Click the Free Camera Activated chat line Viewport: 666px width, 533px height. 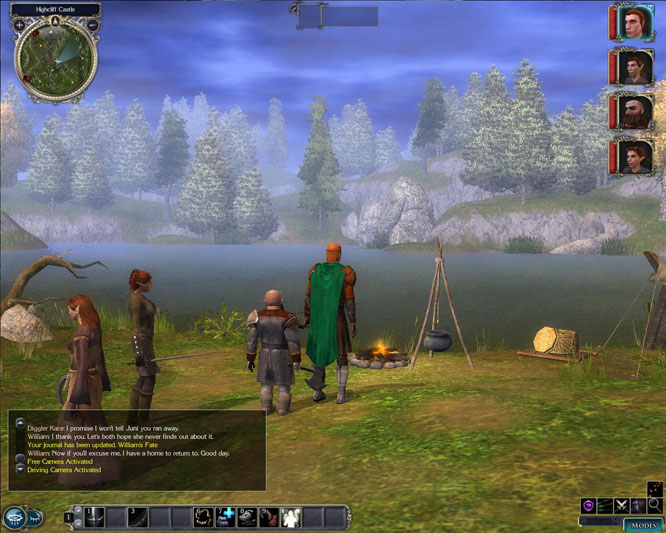tap(59, 462)
